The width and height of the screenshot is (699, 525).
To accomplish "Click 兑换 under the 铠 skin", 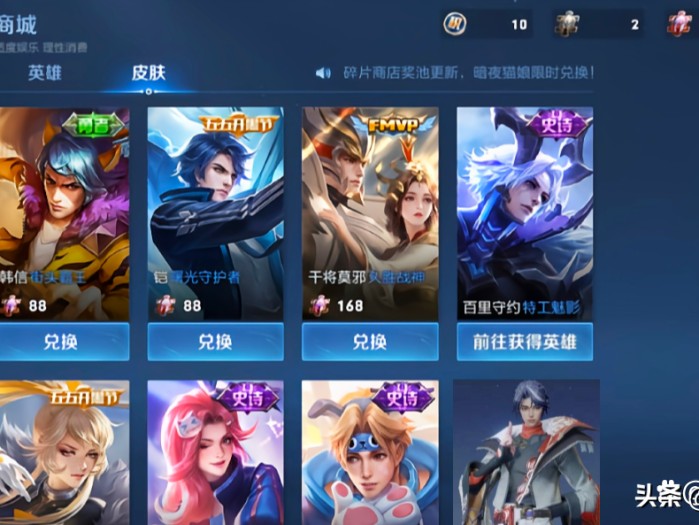I will pos(215,342).
